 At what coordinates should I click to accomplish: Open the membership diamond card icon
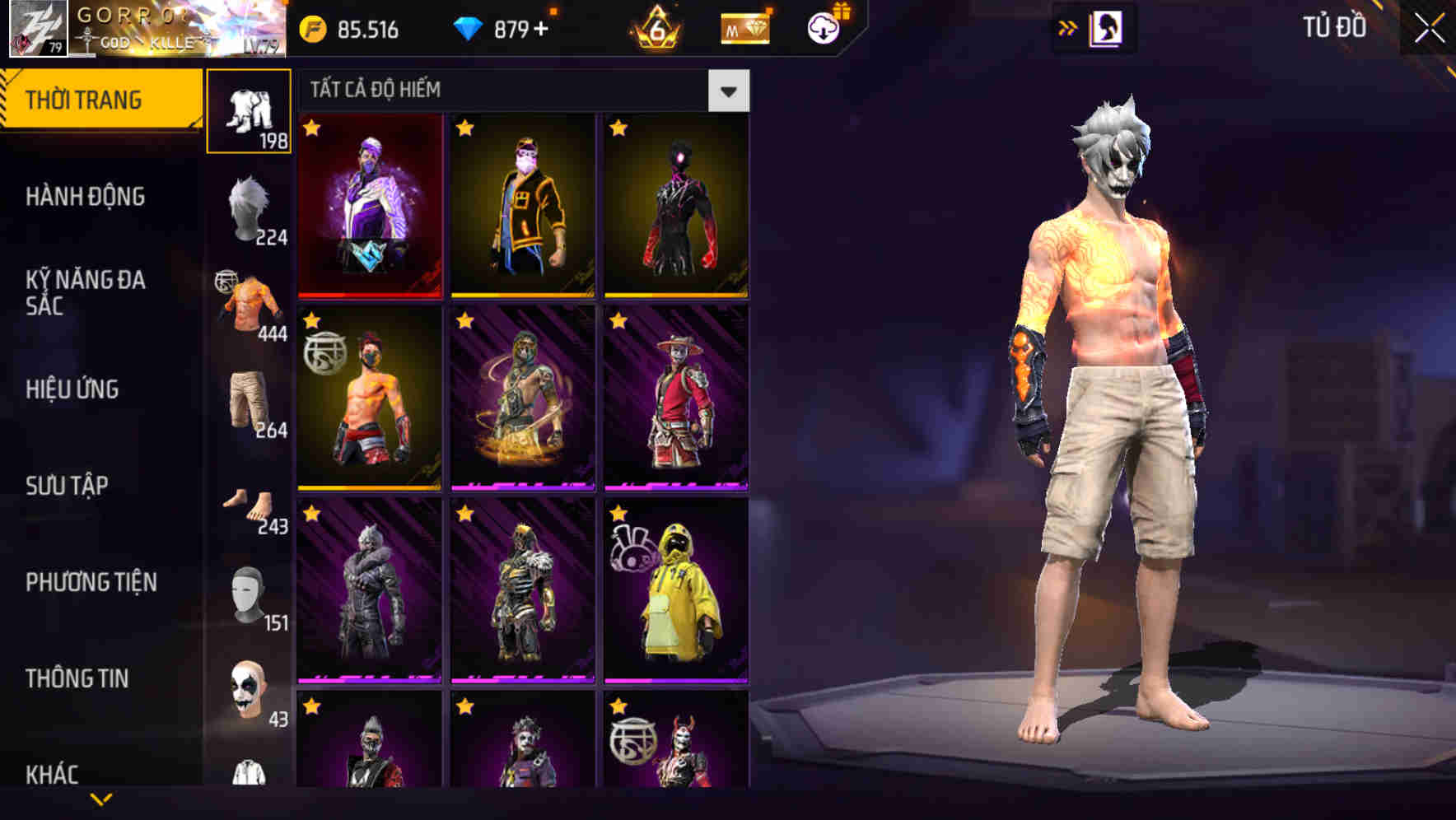(x=744, y=28)
